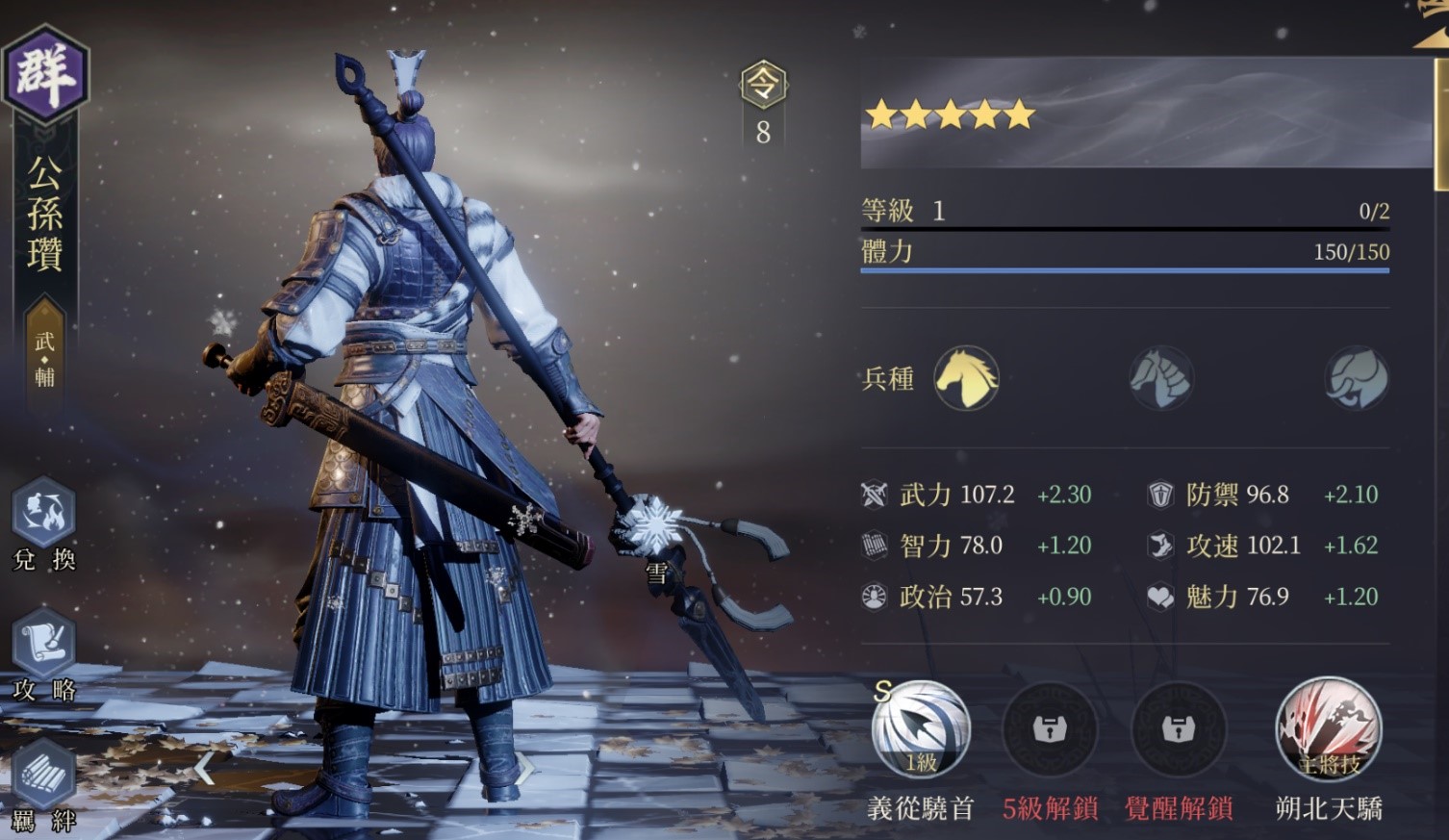Show the next hero with right arrow
This screenshot has height=840, width=1449.
(525, 768)
